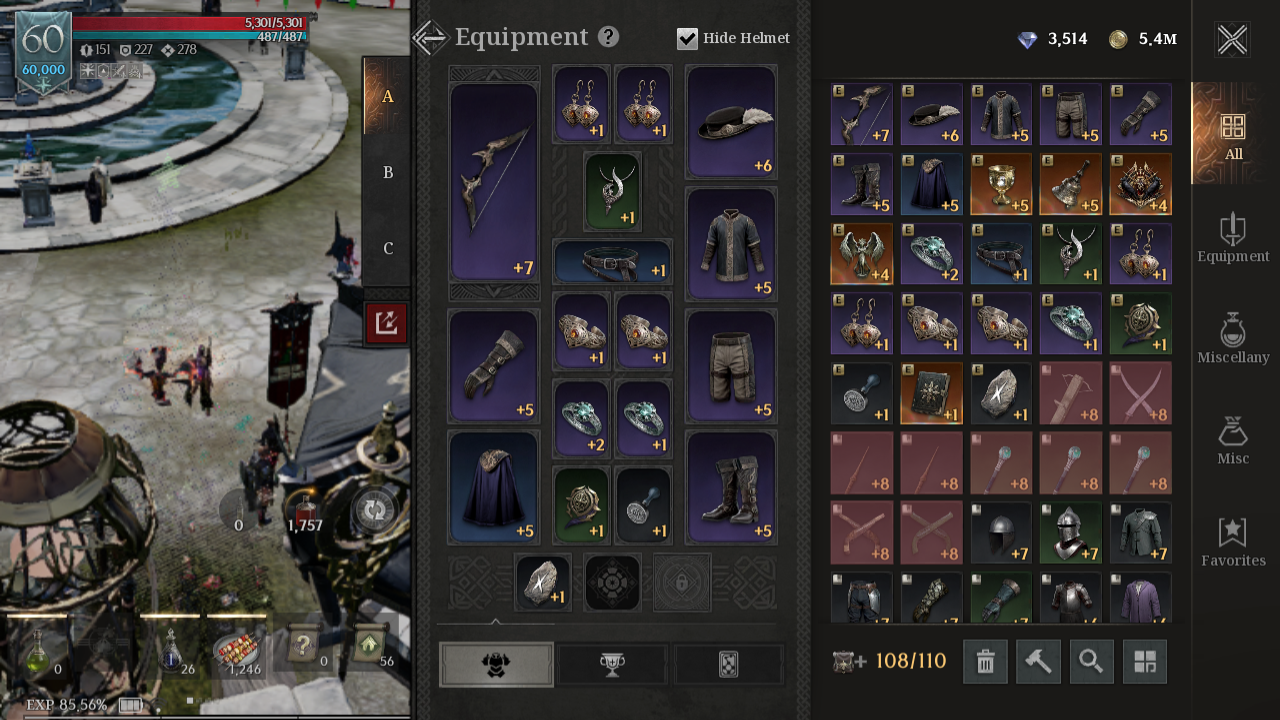Open the Miscellany inventory filter tab
Viewport: 1280px width, 720px height.
1233,338
